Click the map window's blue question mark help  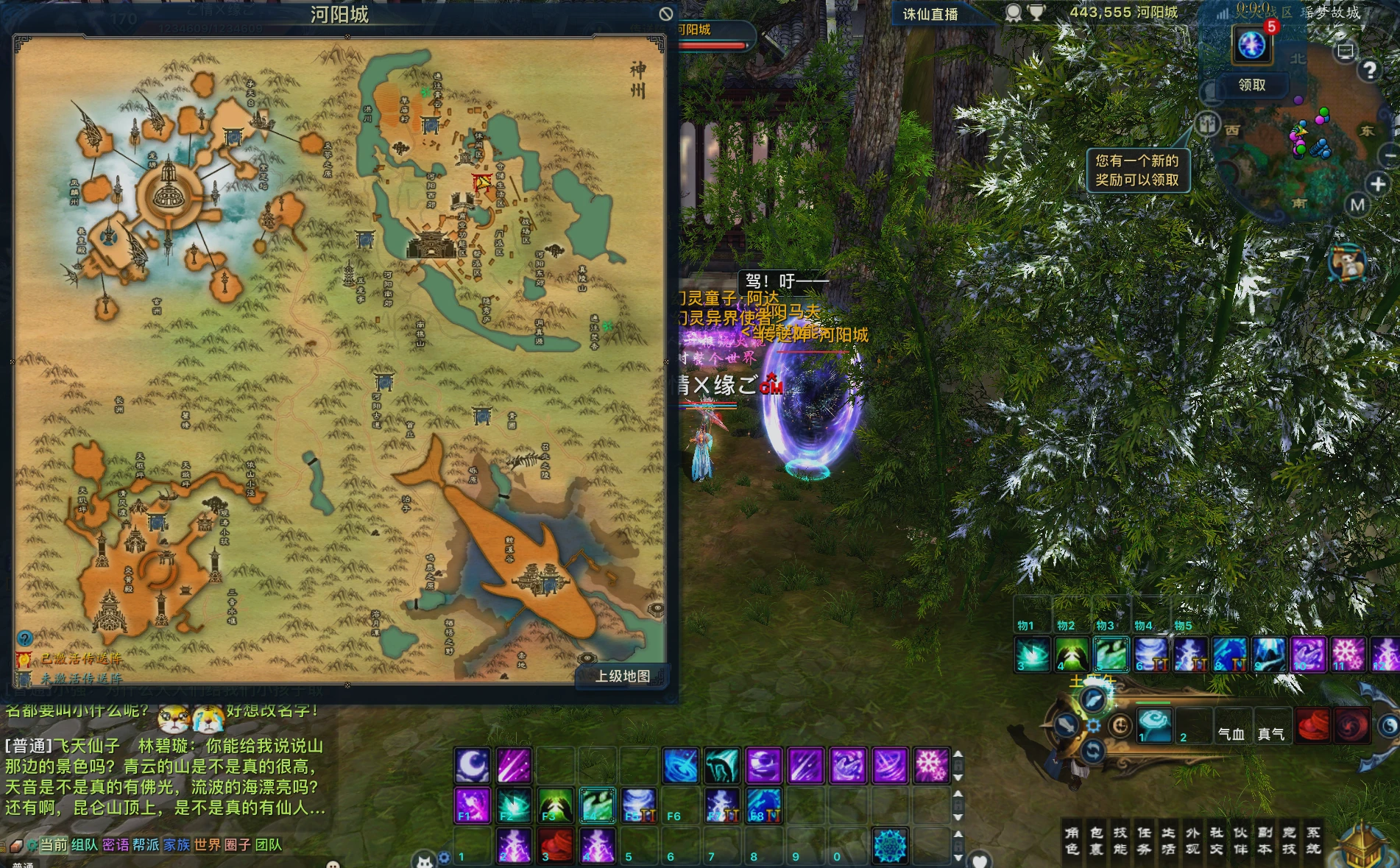point(25,638)
